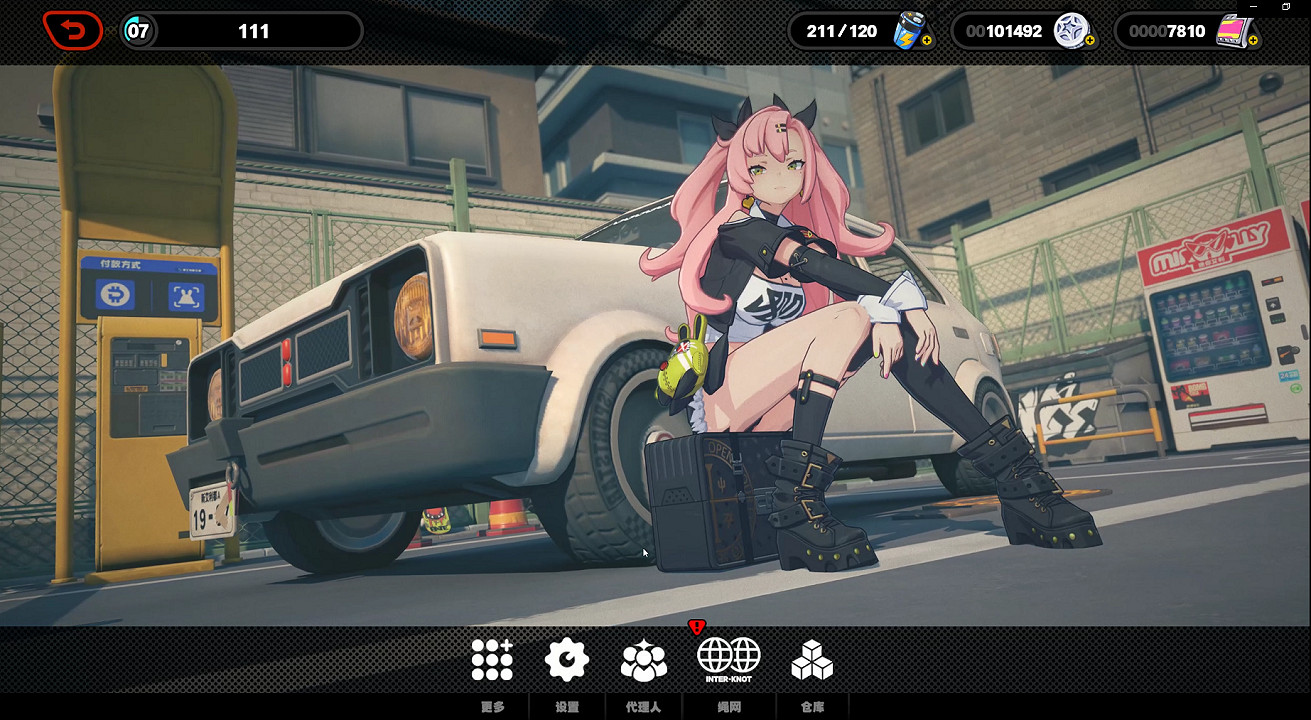Open the Inter-Knot network

[728, 659]
